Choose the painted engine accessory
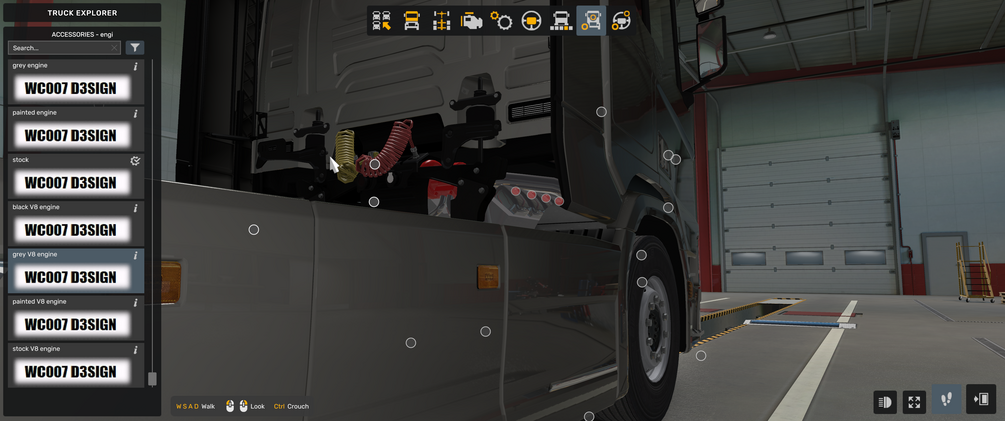 pos(71,135)
